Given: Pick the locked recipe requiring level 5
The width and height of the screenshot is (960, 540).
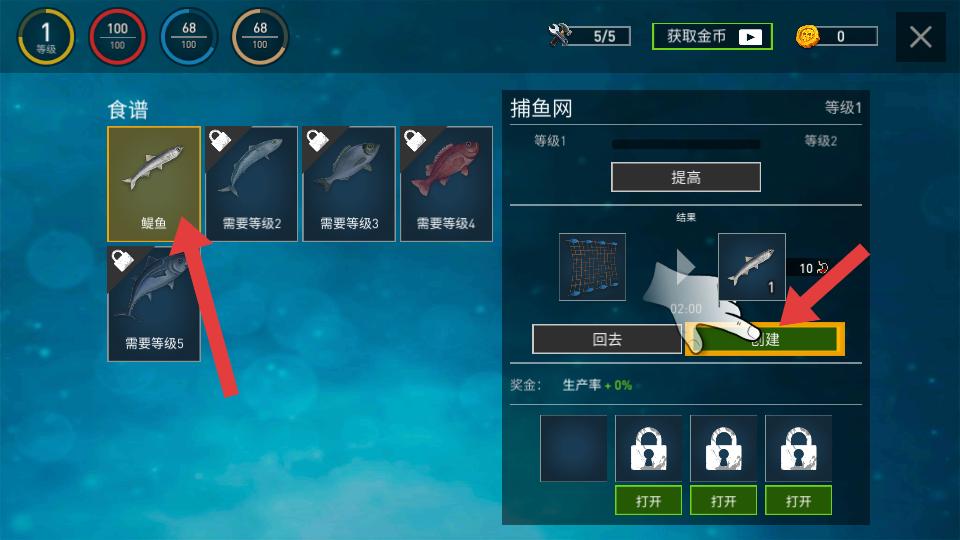Looking at the screenshot, I should [154, 304].
